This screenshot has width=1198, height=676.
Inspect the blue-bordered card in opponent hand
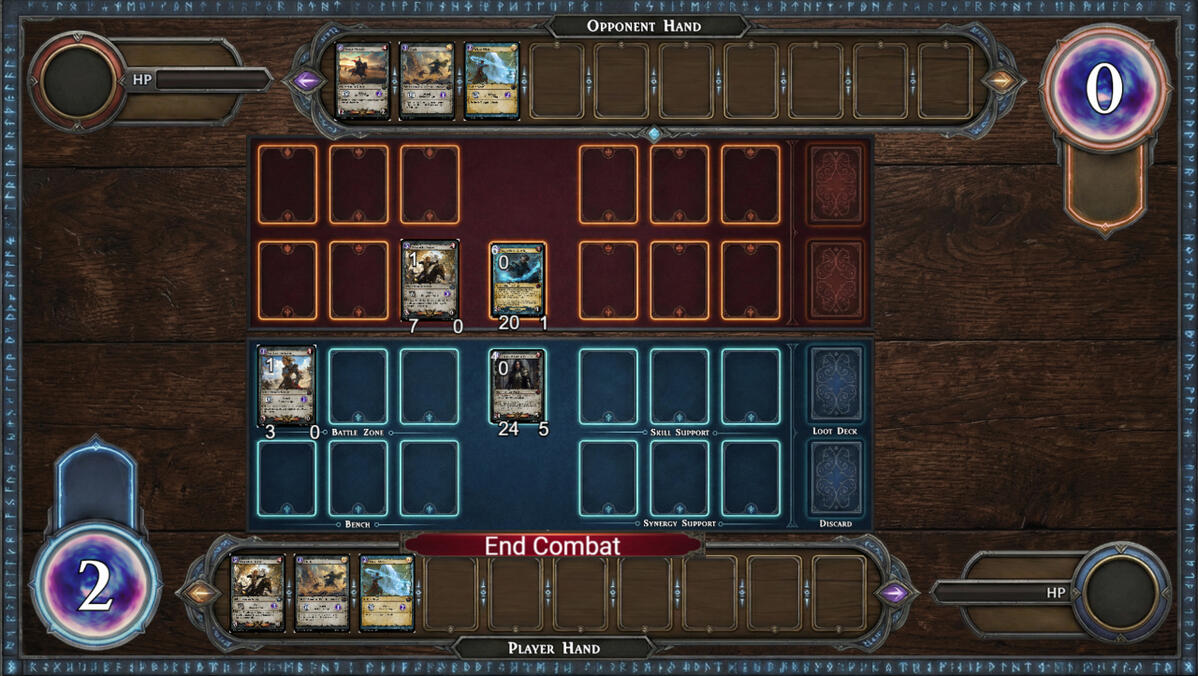(x=492, y=81)
